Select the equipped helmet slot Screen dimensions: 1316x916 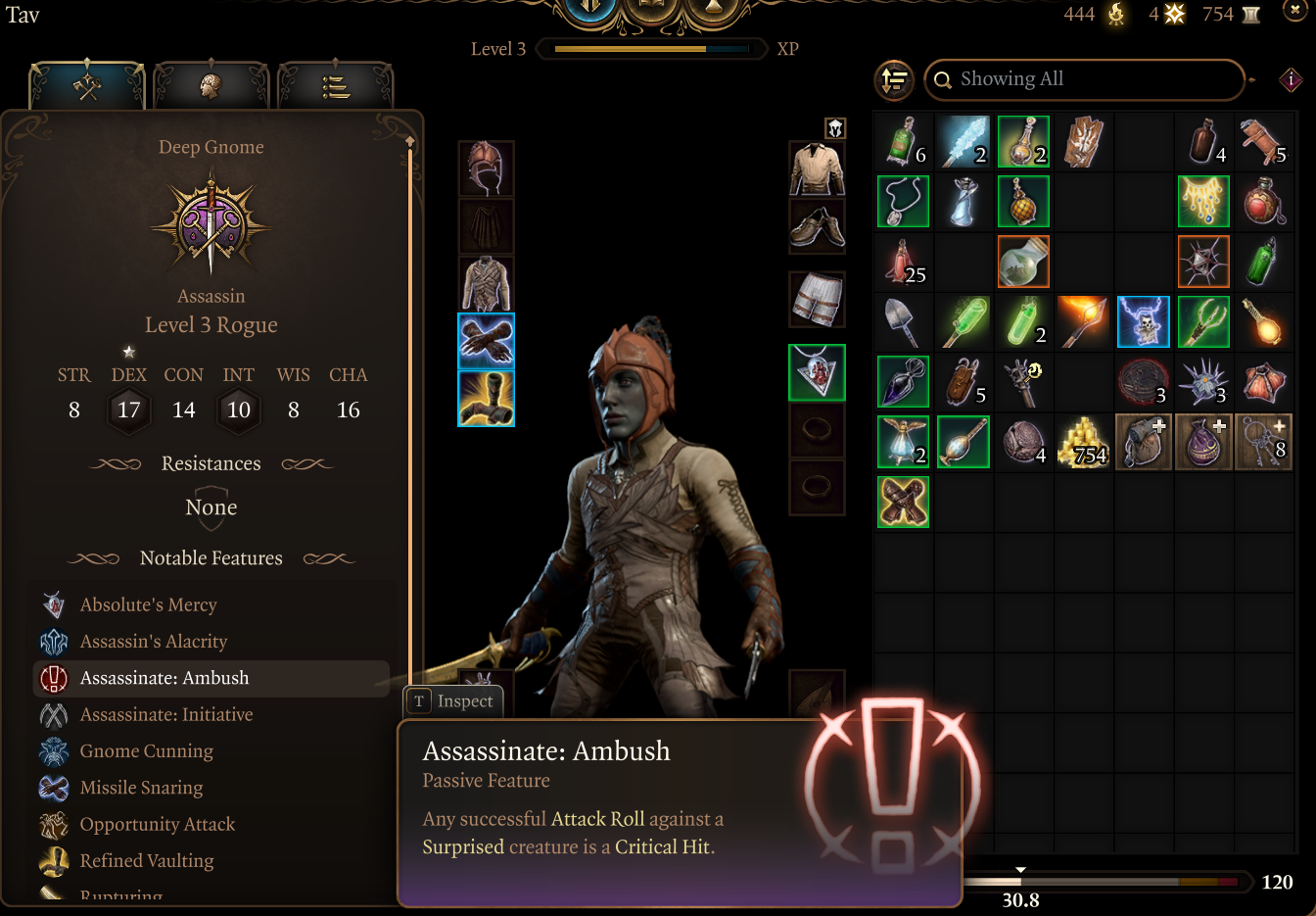[486, 169]
